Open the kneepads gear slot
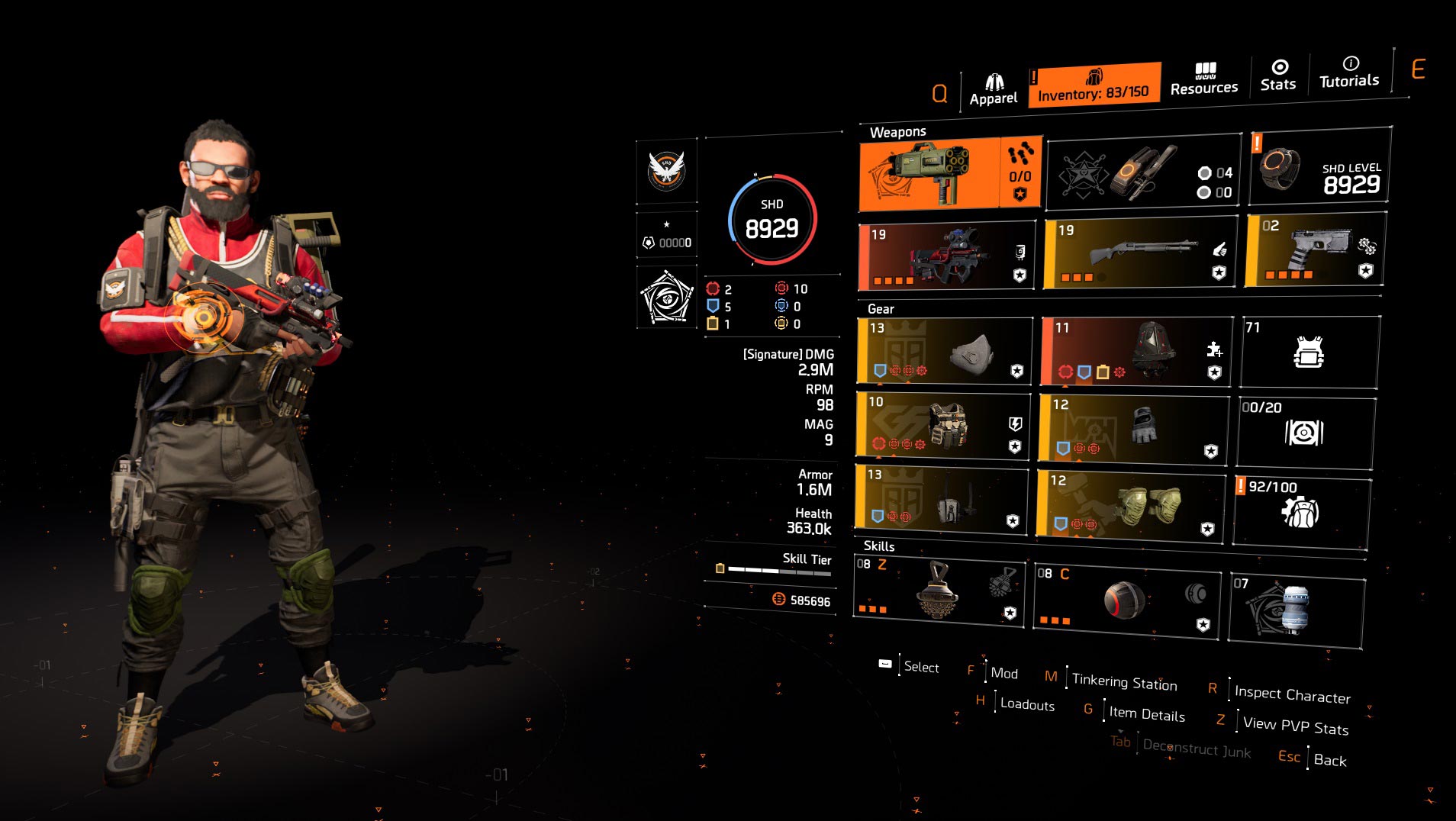Screen dimensions: 1456x821 click(x=1130, y=504)
